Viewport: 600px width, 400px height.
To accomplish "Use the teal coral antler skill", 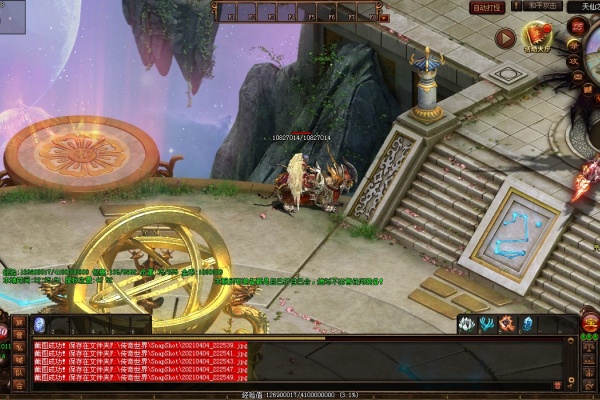I will [487, 324].
